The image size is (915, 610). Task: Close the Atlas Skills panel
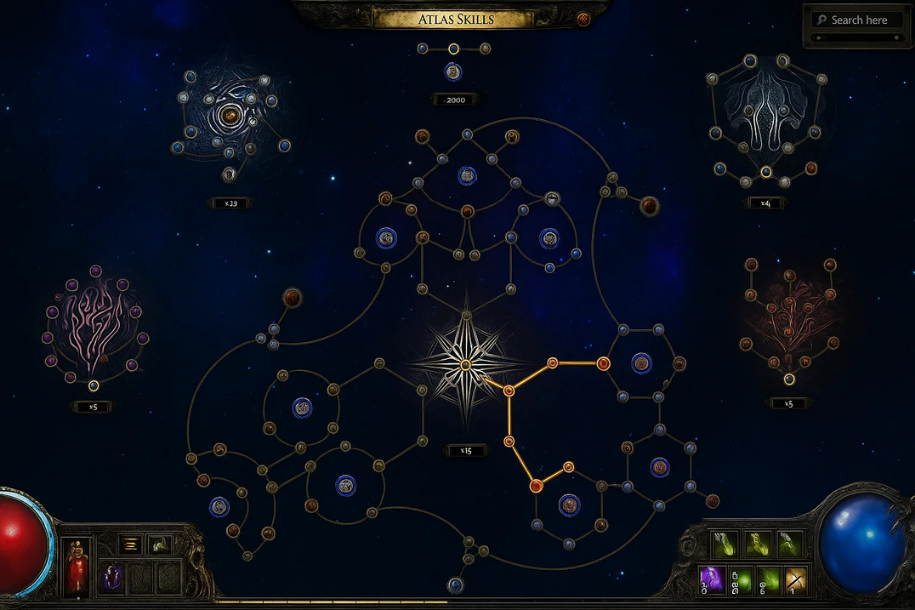pos(583,19)
